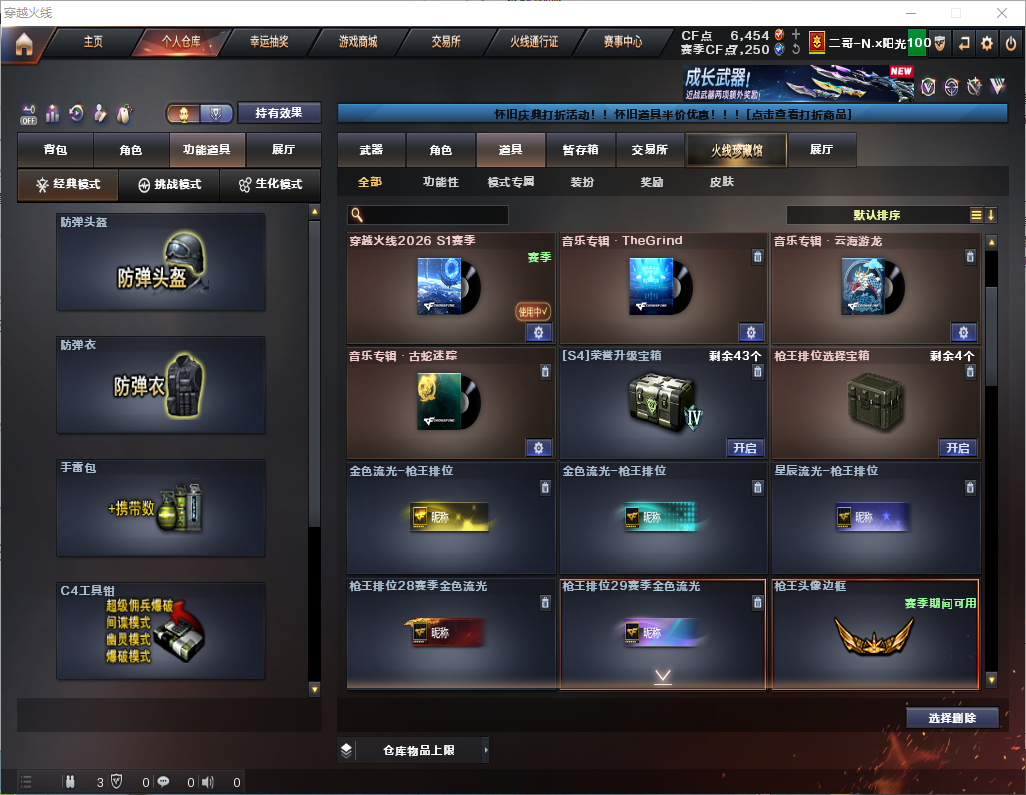The height and width of the screenshot is (795, 1026).
Task: Open the 默认排序 sort dropdown
Action: point(876,215)
